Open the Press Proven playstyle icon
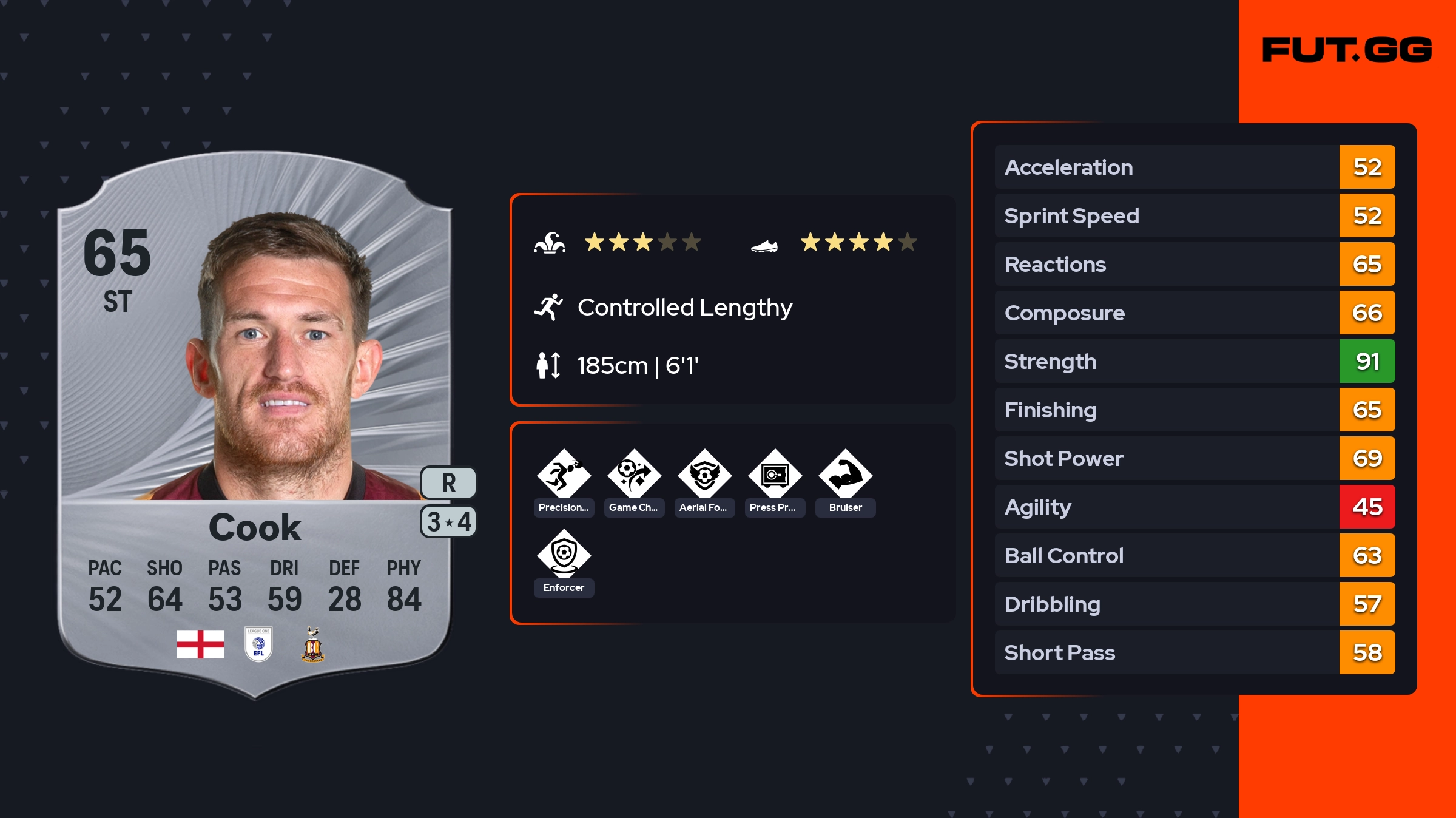Image resolution: width=1456 pixels, height=818 pixels. coord(775,475)
